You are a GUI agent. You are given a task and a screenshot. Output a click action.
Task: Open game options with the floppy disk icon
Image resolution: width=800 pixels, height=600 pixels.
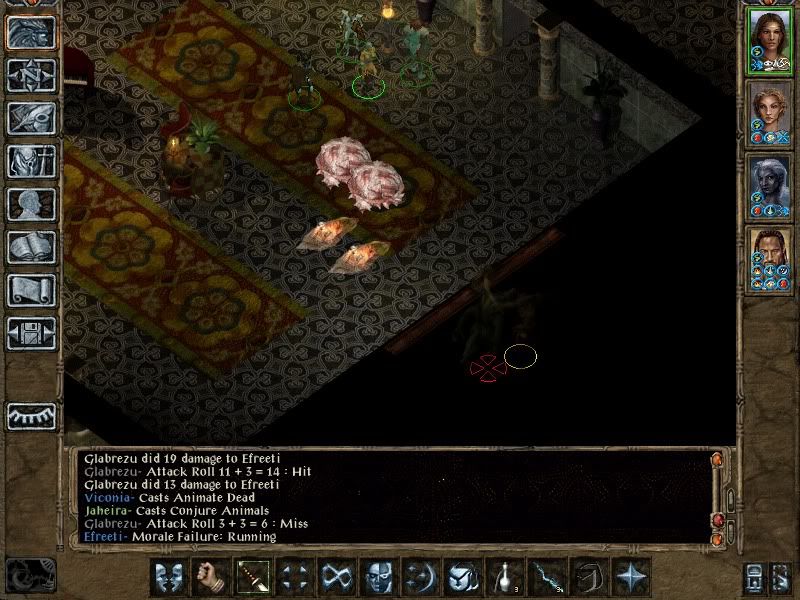click(x=31, y=332)
